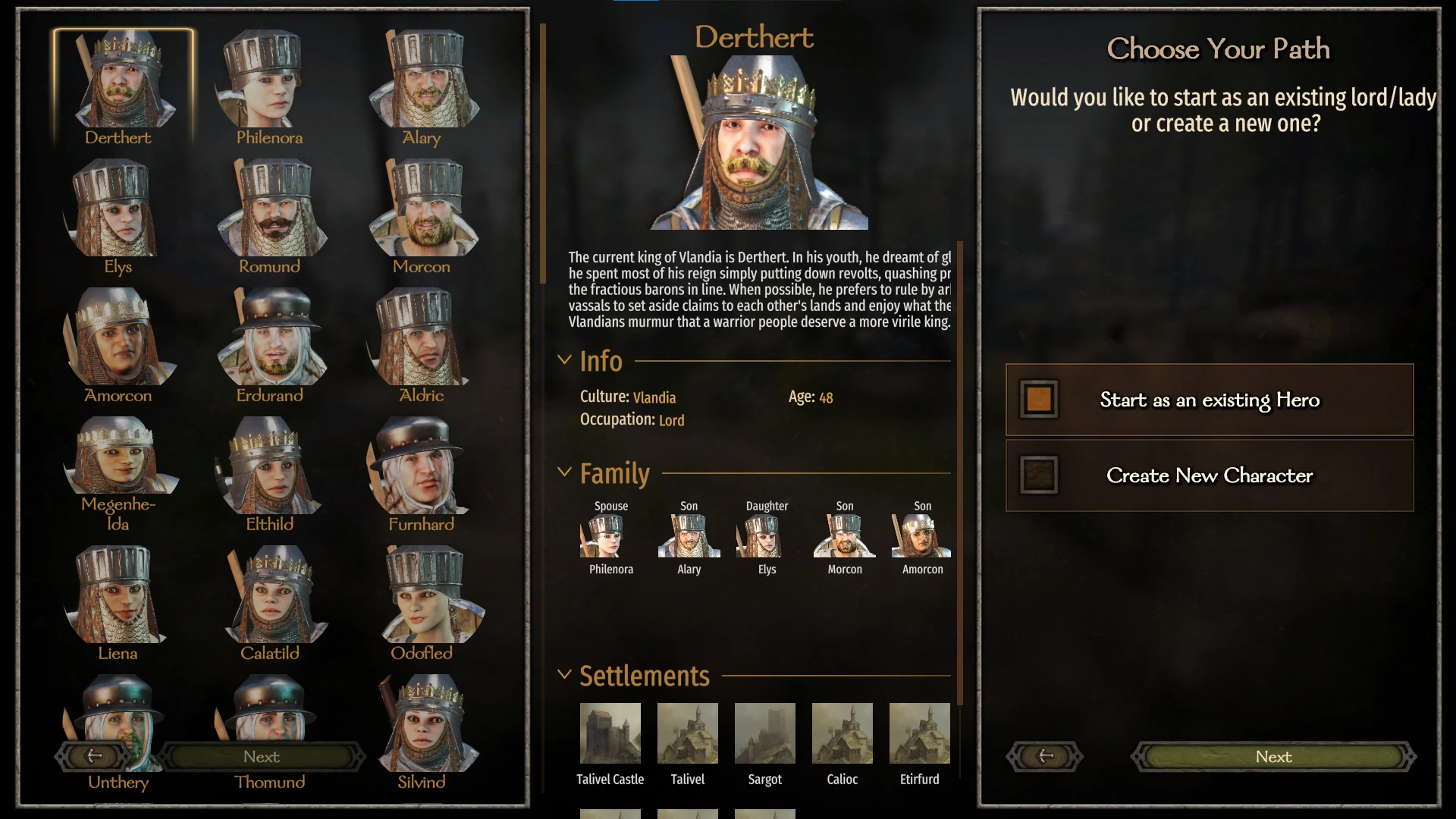Select the Create New Character option
The width and height of the screenshot is (1456, 819).
click(1209, 475)
